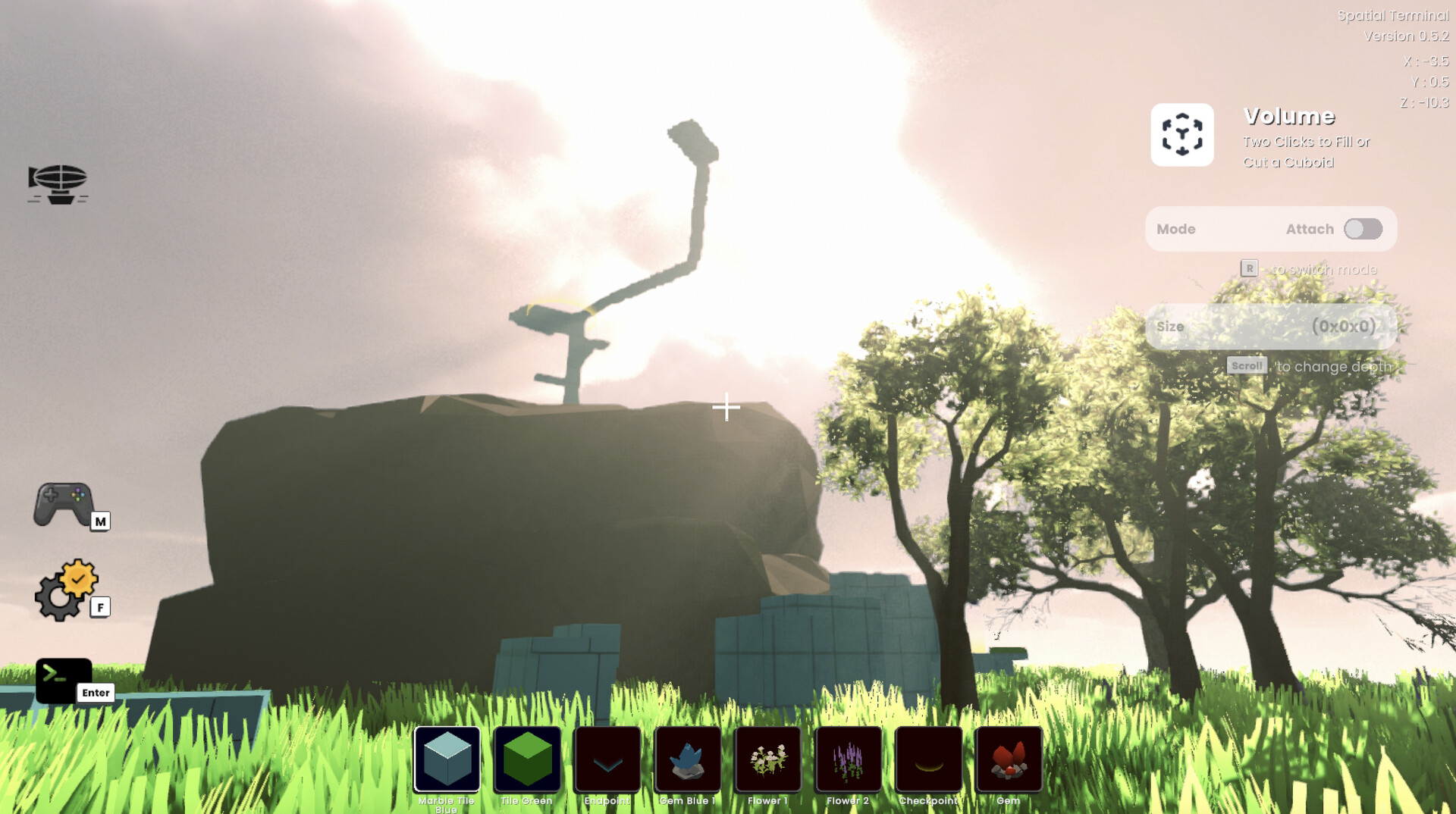Pick Gem Blue 1 from the hotbar
The width and height of the screenshot is (1456, 814).
click(x=687, y=760)
